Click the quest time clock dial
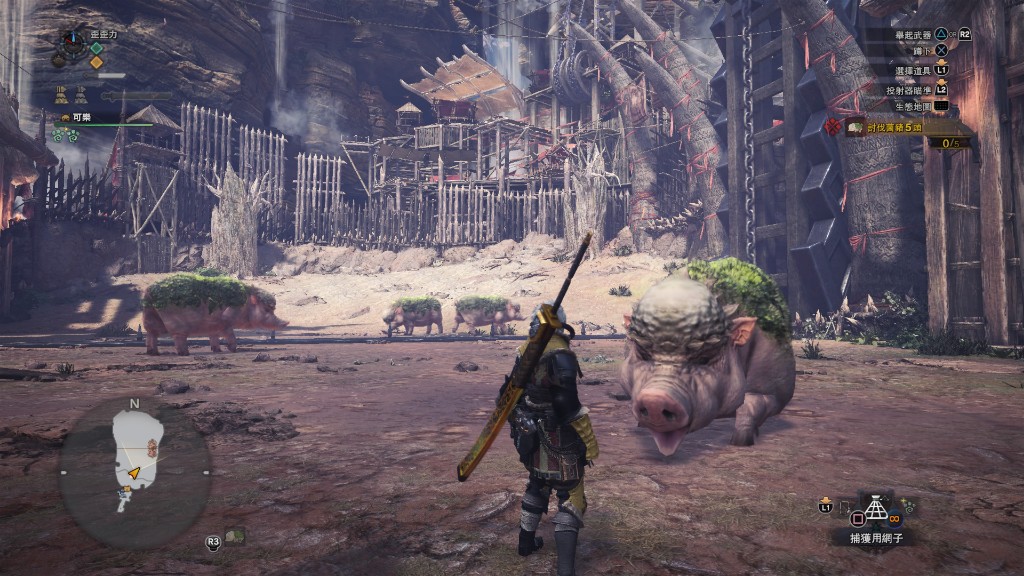This screenshot has width=1024, height=576. (74, 43)
